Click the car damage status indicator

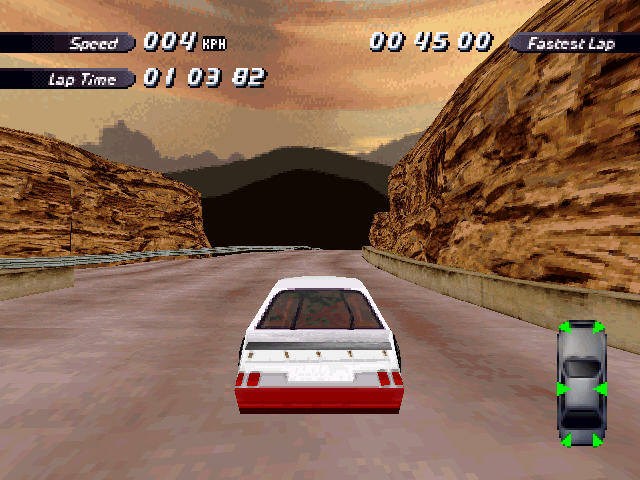[x=581, y=384]
